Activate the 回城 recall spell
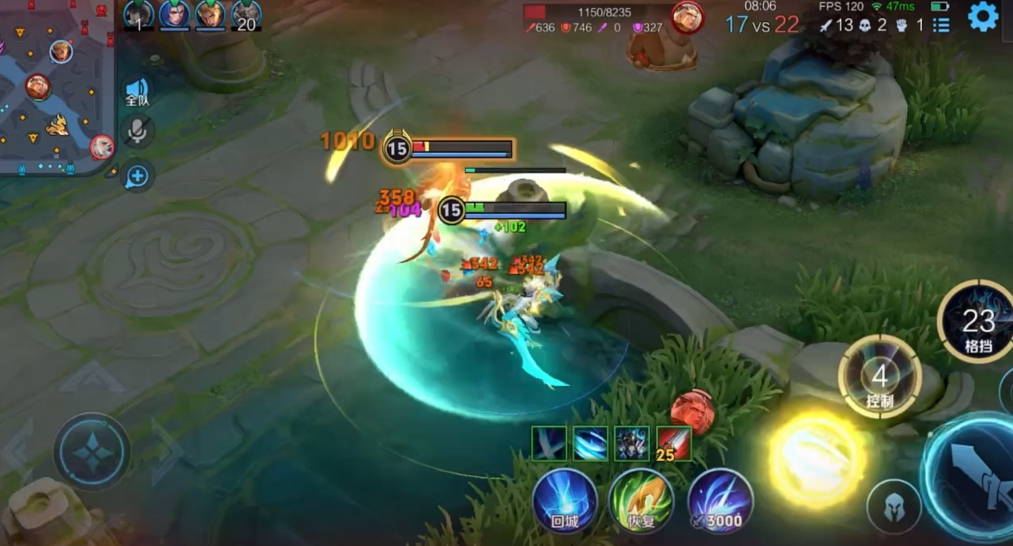Image resolution: width=1013 pixels, height=546 pixels. pos(564,499)
